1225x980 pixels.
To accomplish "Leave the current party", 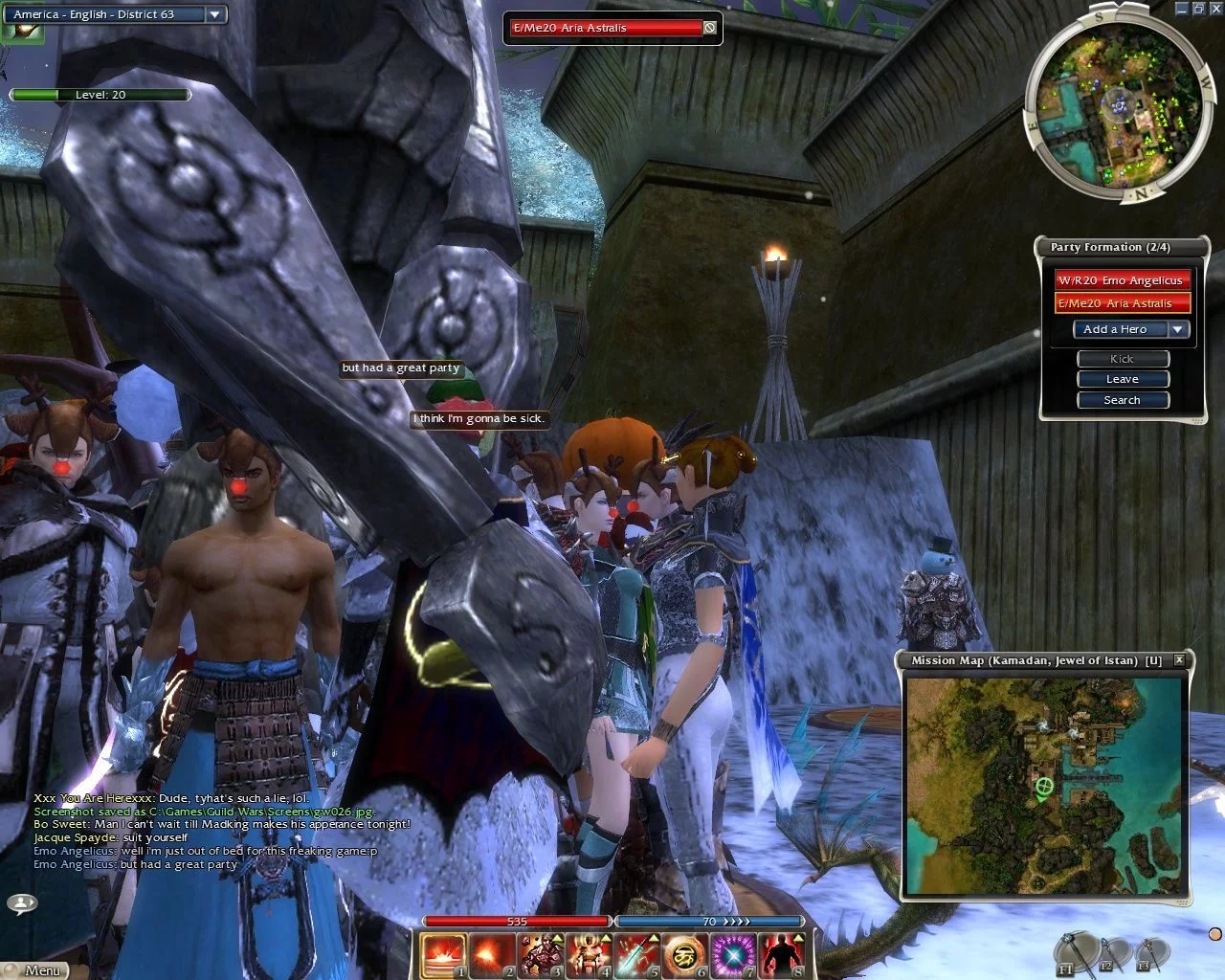I will tap(1123, 379).
